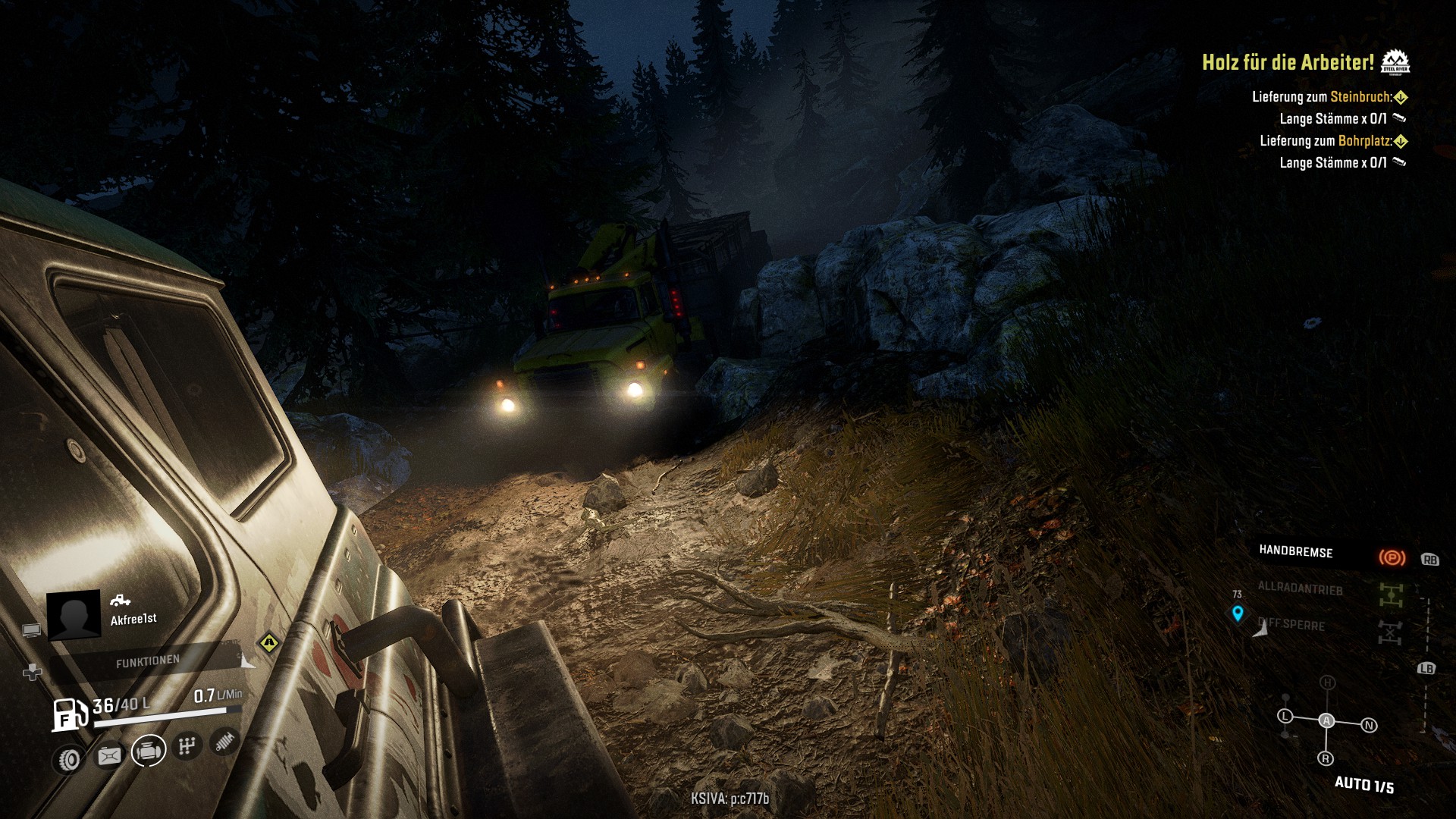Click the Akfree1st player avatar
The image size is (1456, 819).
click(74, 614)
